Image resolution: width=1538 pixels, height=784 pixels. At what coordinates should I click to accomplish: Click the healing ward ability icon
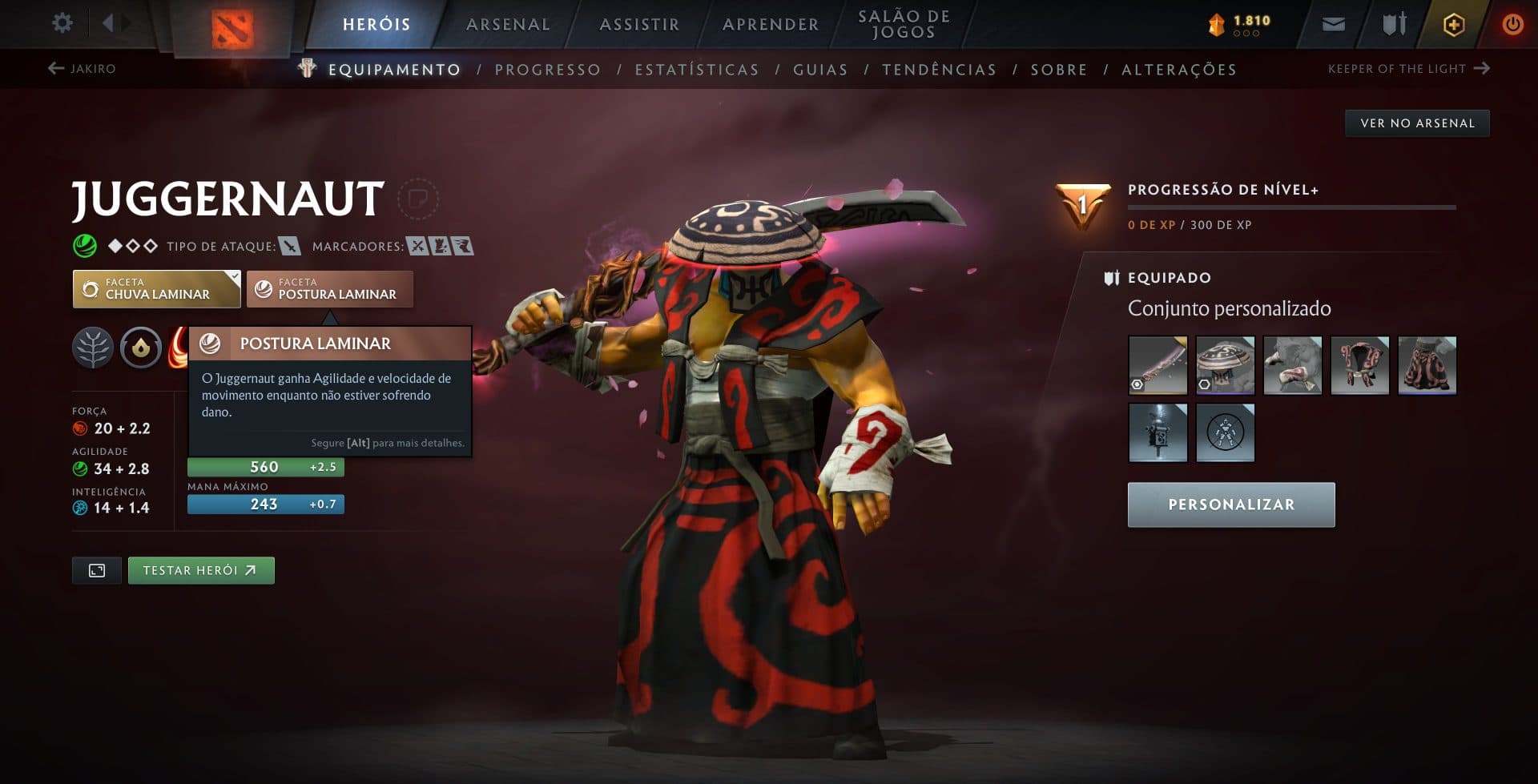pyautogui.click(x=140, y=348)
